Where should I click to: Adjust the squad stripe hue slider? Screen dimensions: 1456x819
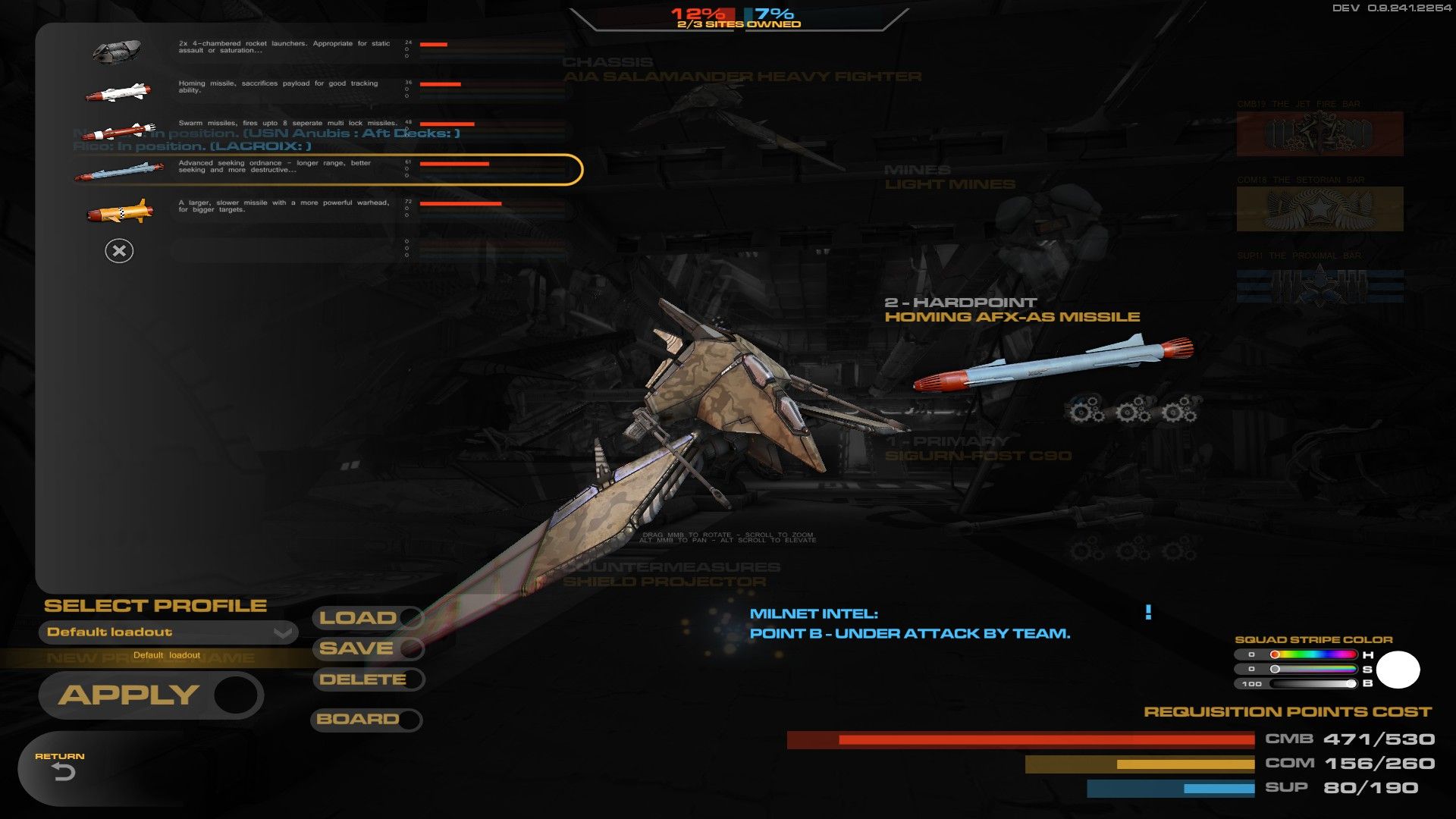(x=1314, y=654)
